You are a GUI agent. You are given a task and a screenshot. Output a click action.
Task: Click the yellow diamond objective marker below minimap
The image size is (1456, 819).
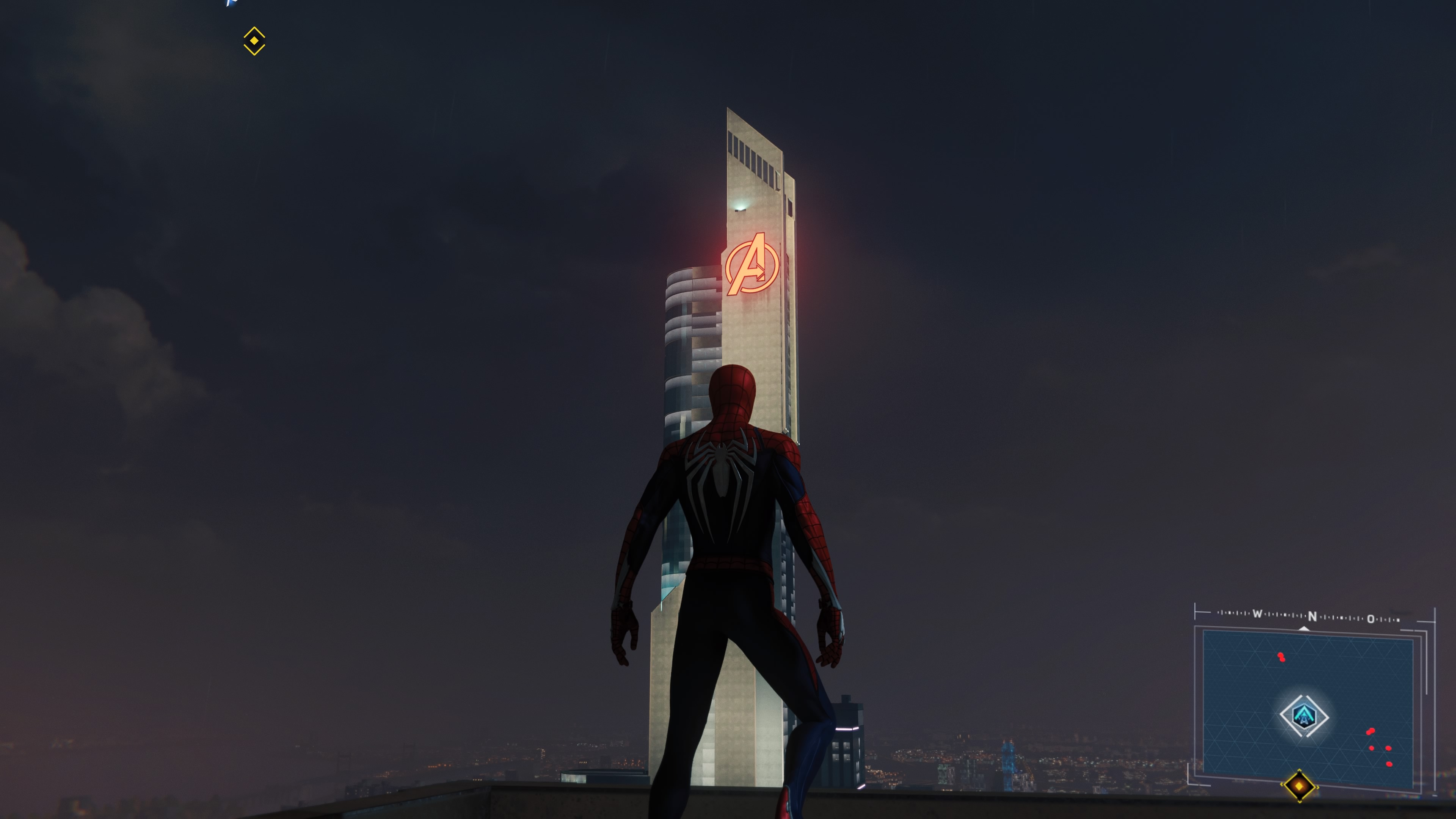pyautogui.click(x=1299, y=786)
